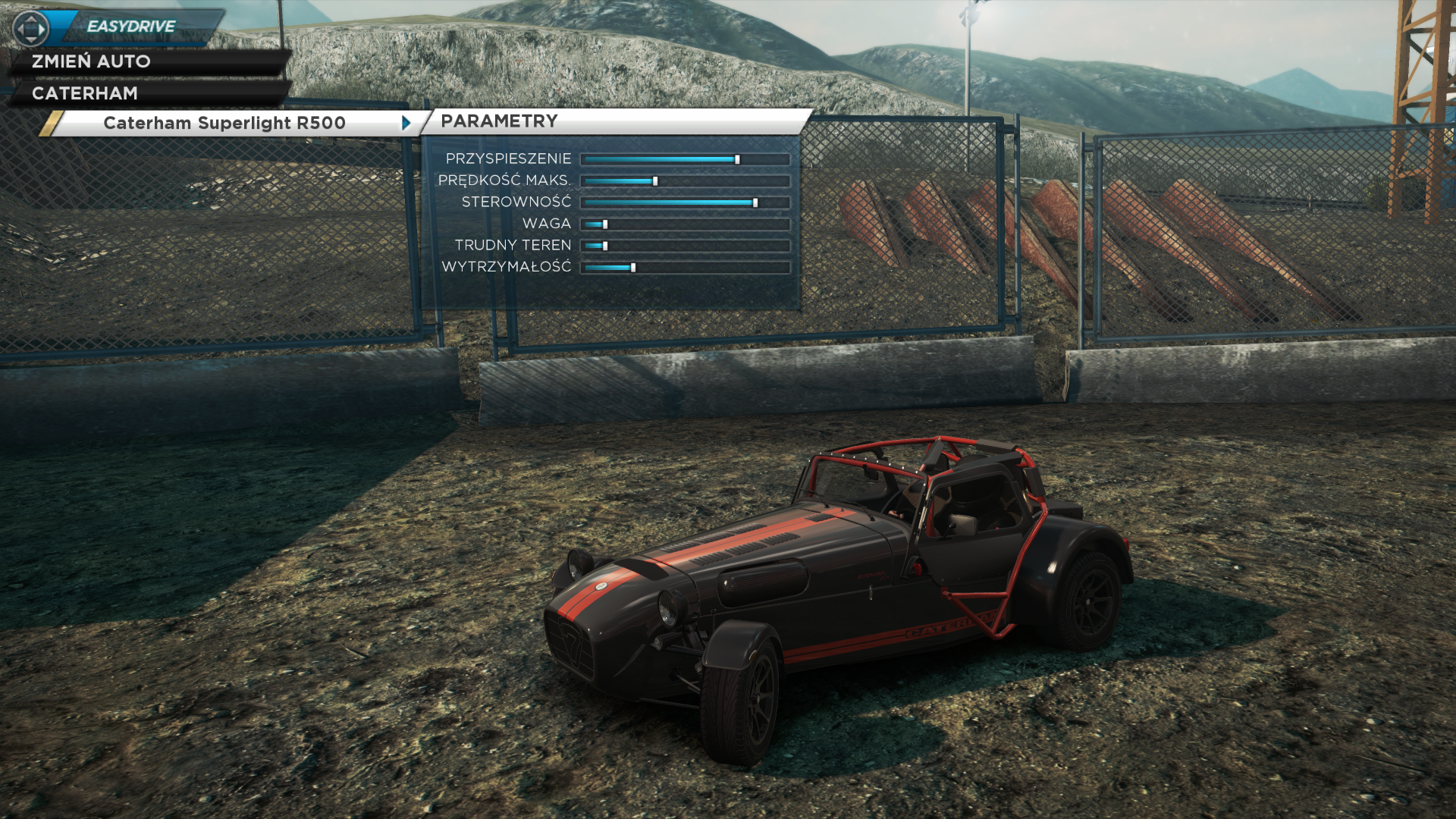Select Caterham Superlight R500 car
The height and width of the screenshot is (819, 1456).
tap(224, 123)
